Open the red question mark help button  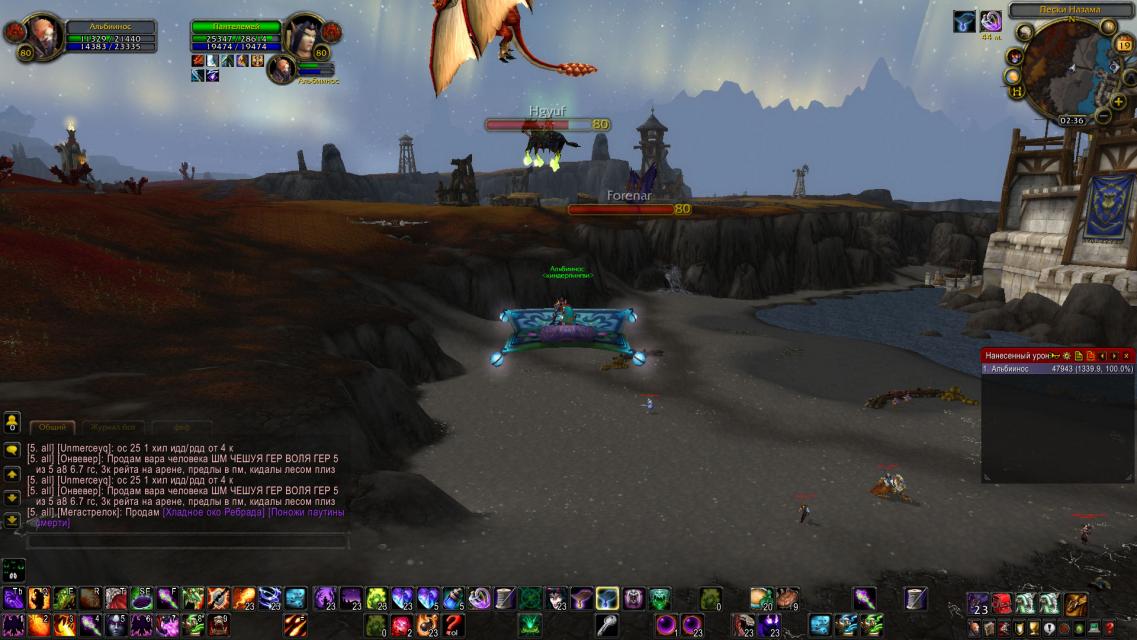pos(1109,628)
